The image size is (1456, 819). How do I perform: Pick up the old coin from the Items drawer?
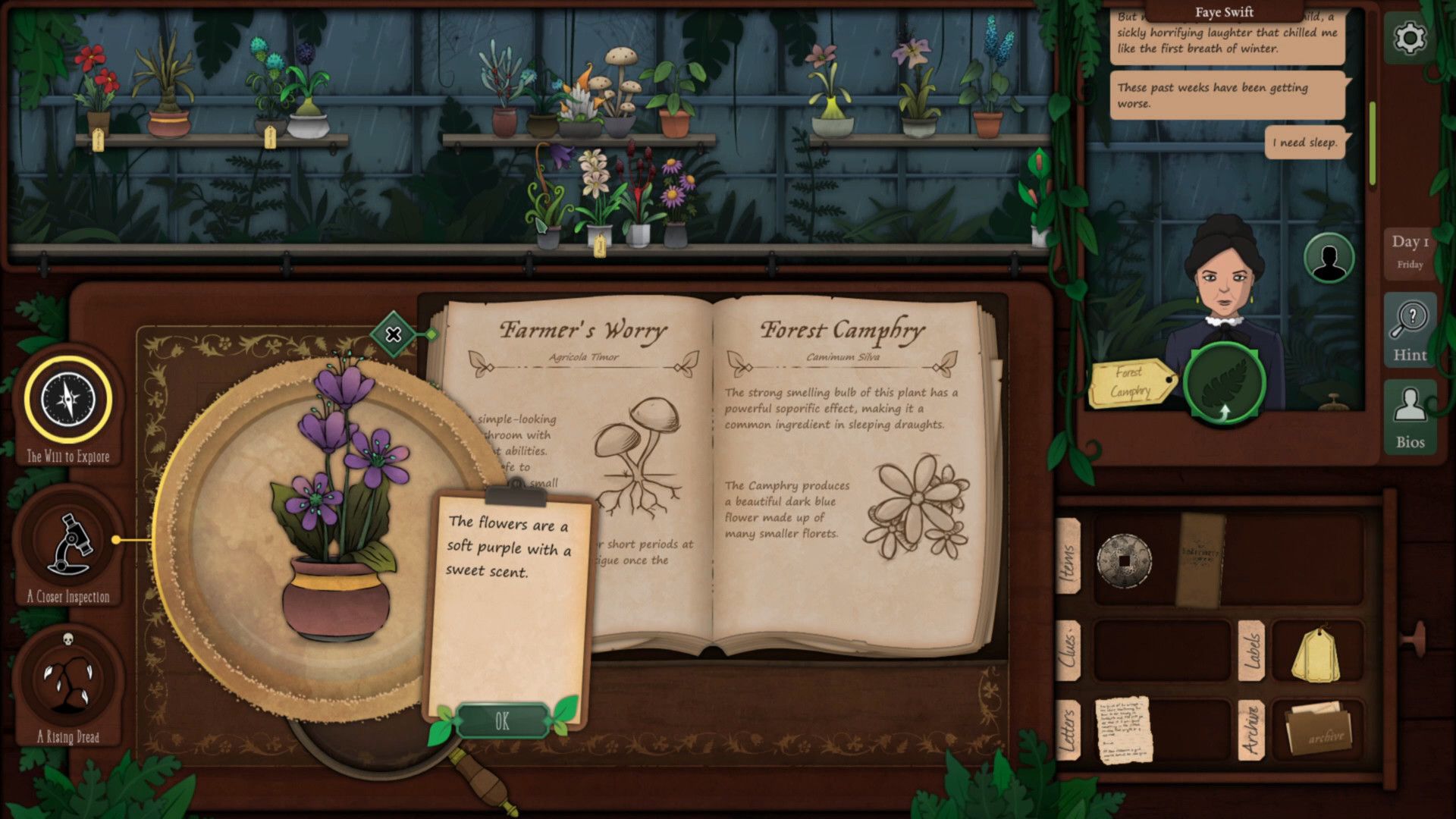point(1124,560)
